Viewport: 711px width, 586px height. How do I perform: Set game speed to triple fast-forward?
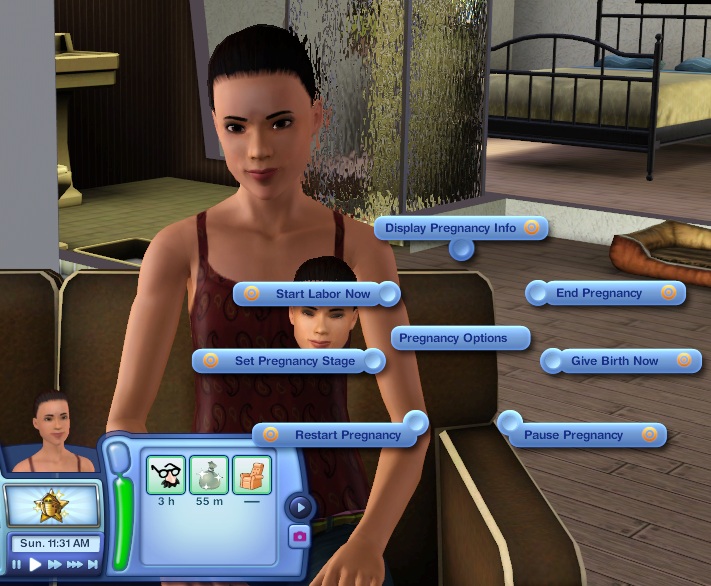pyautogui.click(x=74, y=565)
